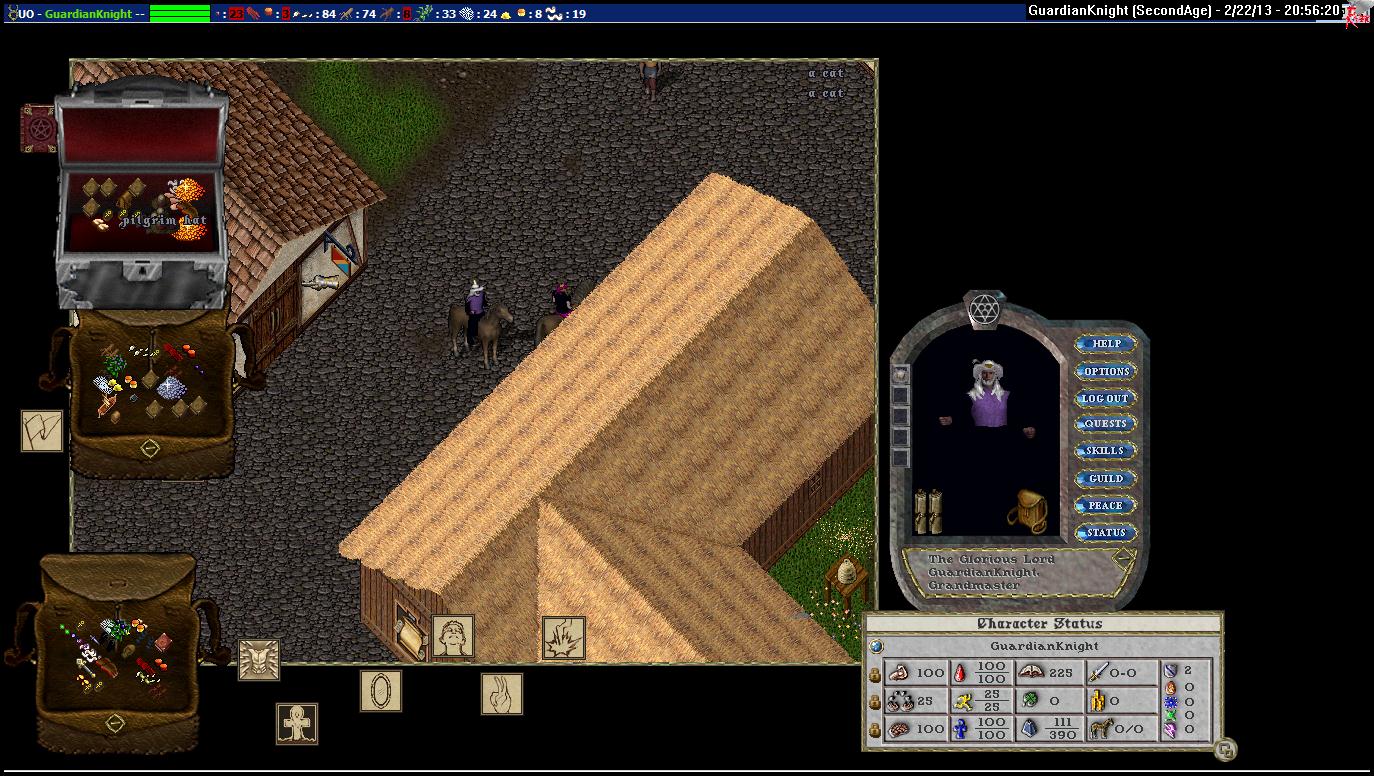
Task: Select the pilgrim hat in the chest
Action: (183, 194)
